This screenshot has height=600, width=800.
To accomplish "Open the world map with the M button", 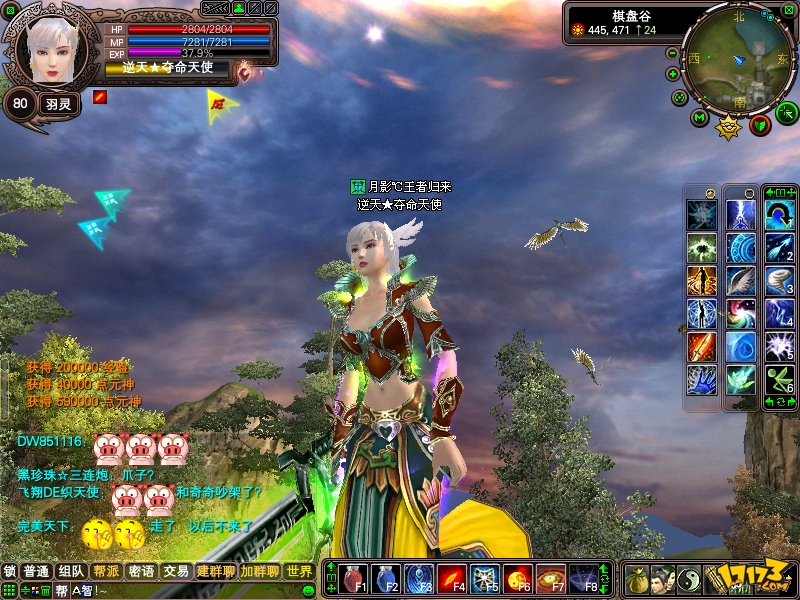I will pos(700,118).
